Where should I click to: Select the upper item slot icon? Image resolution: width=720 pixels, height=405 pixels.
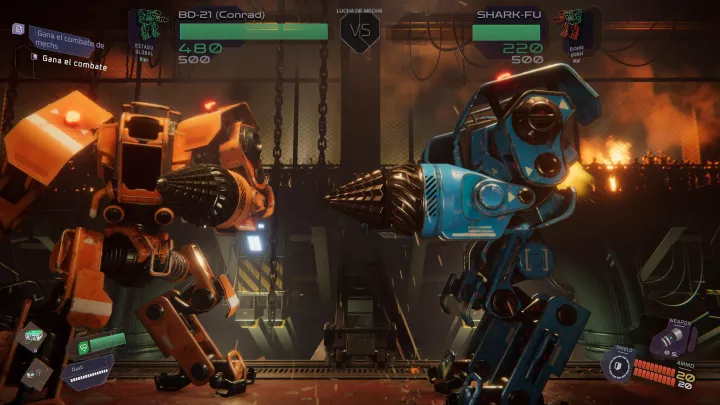[34, 337]
